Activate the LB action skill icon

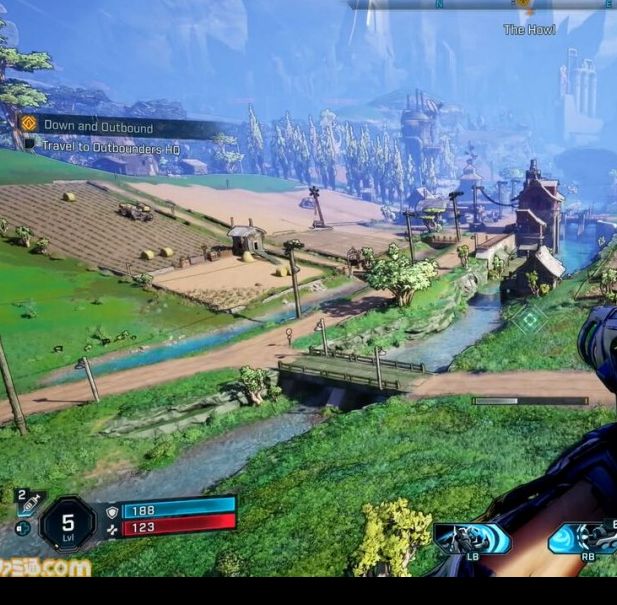click(x=472, y=539)
